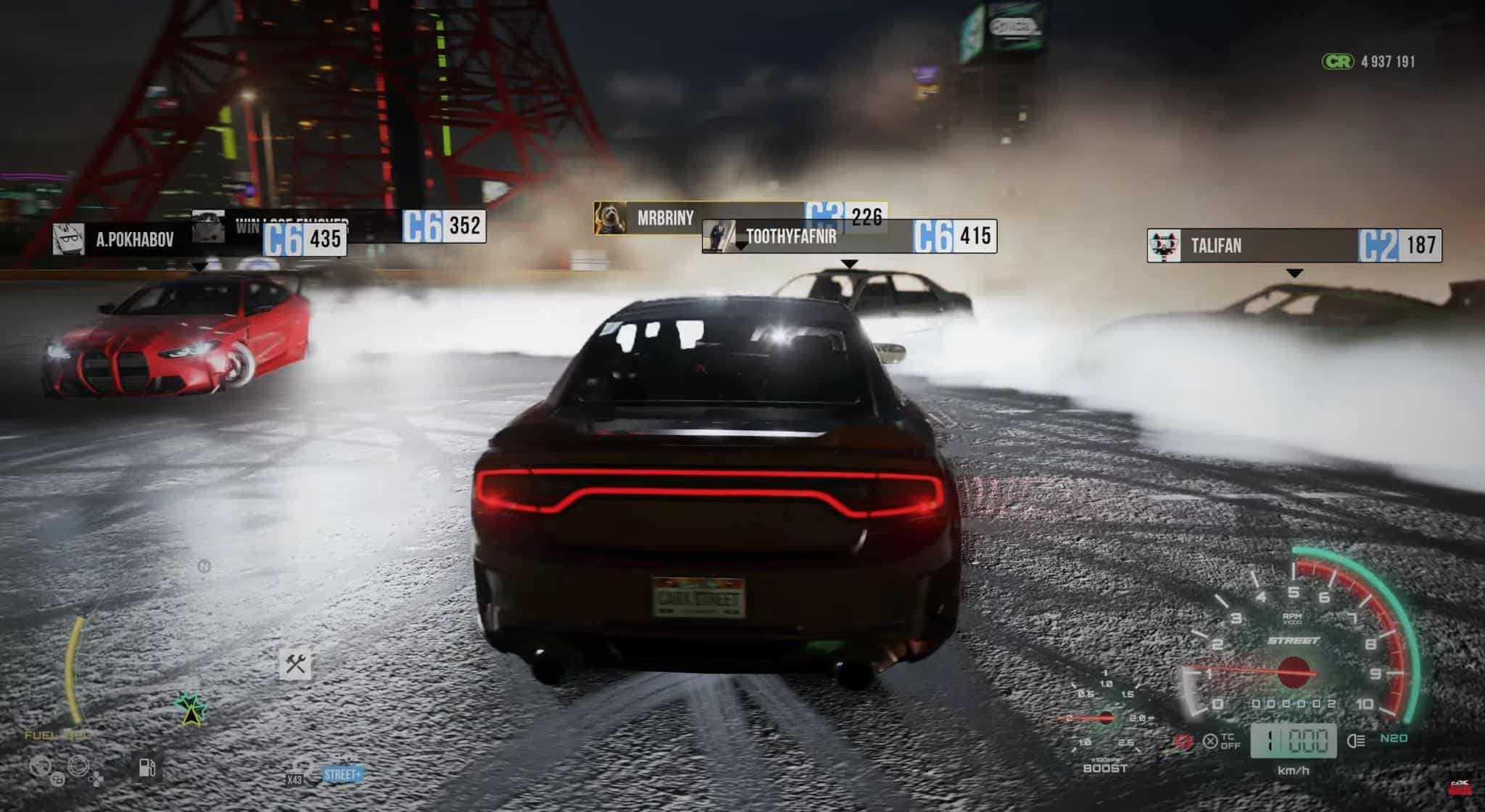Select the TOOTHYFAFNIR player tag
The height and width of the screenshot is (812, 1485).
(790, 236)
